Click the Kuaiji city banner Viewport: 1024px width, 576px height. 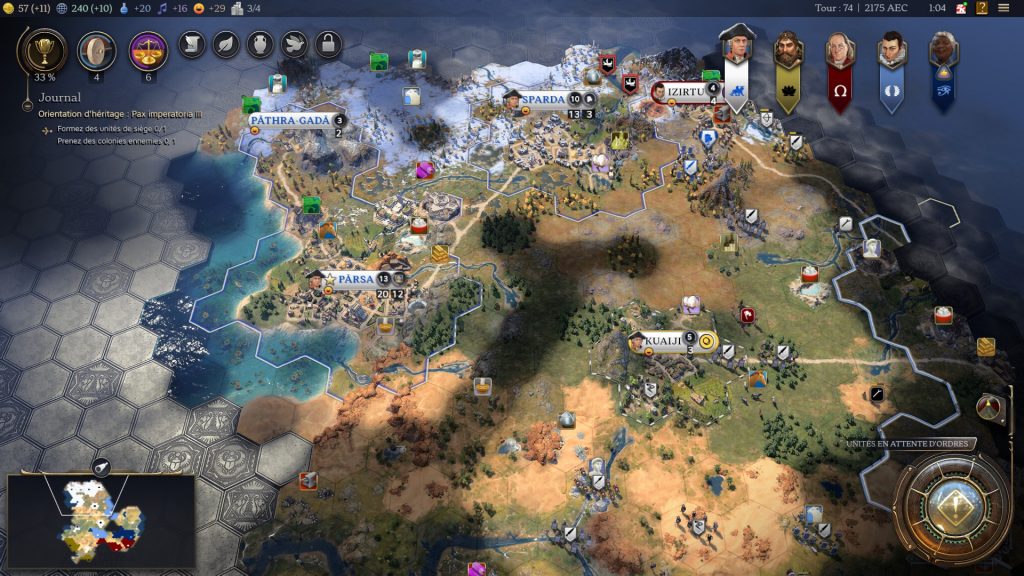coord(662,341)
